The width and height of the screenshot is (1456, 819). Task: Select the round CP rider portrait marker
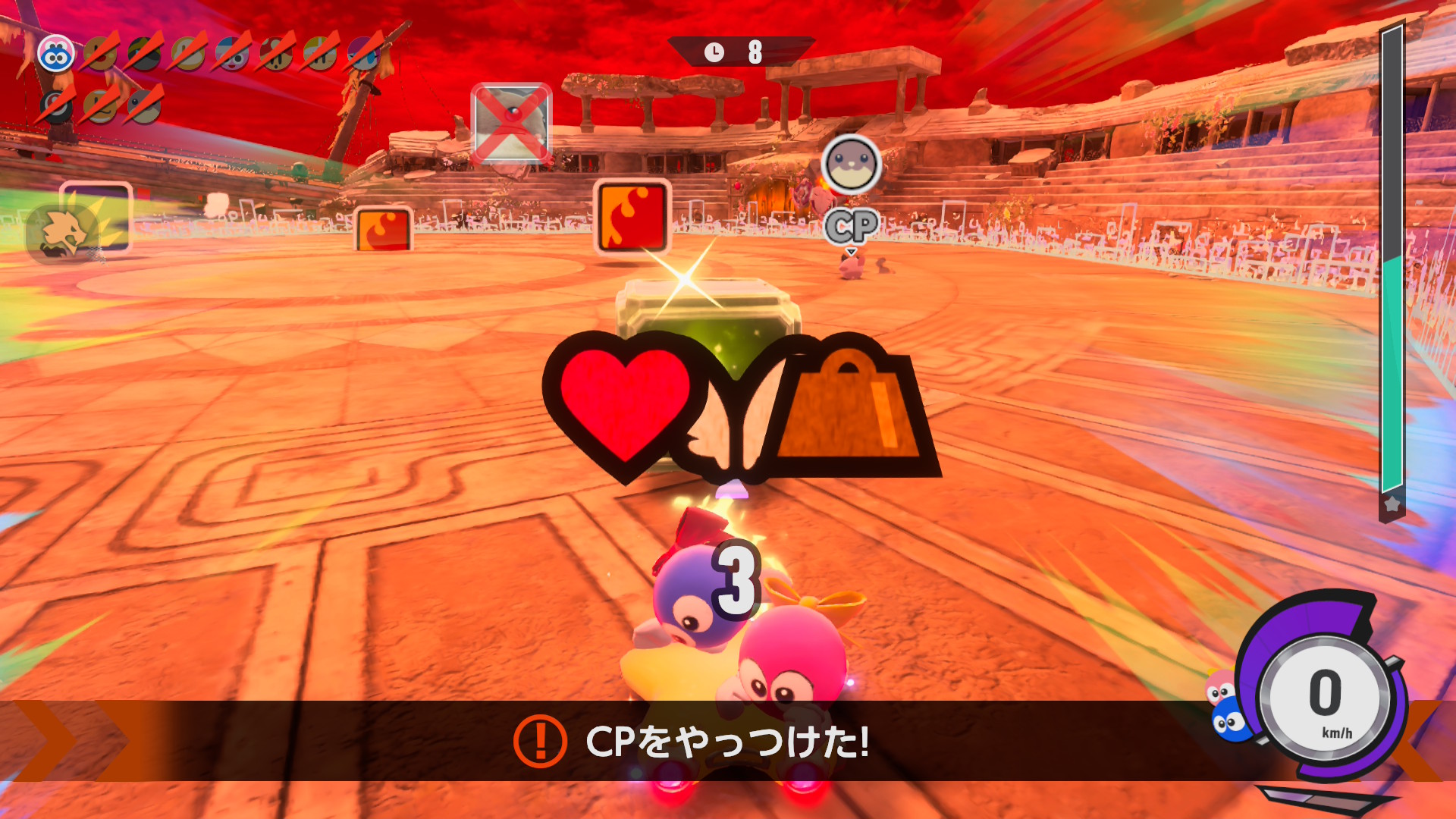pyautogui.click(x=851, y=164)
